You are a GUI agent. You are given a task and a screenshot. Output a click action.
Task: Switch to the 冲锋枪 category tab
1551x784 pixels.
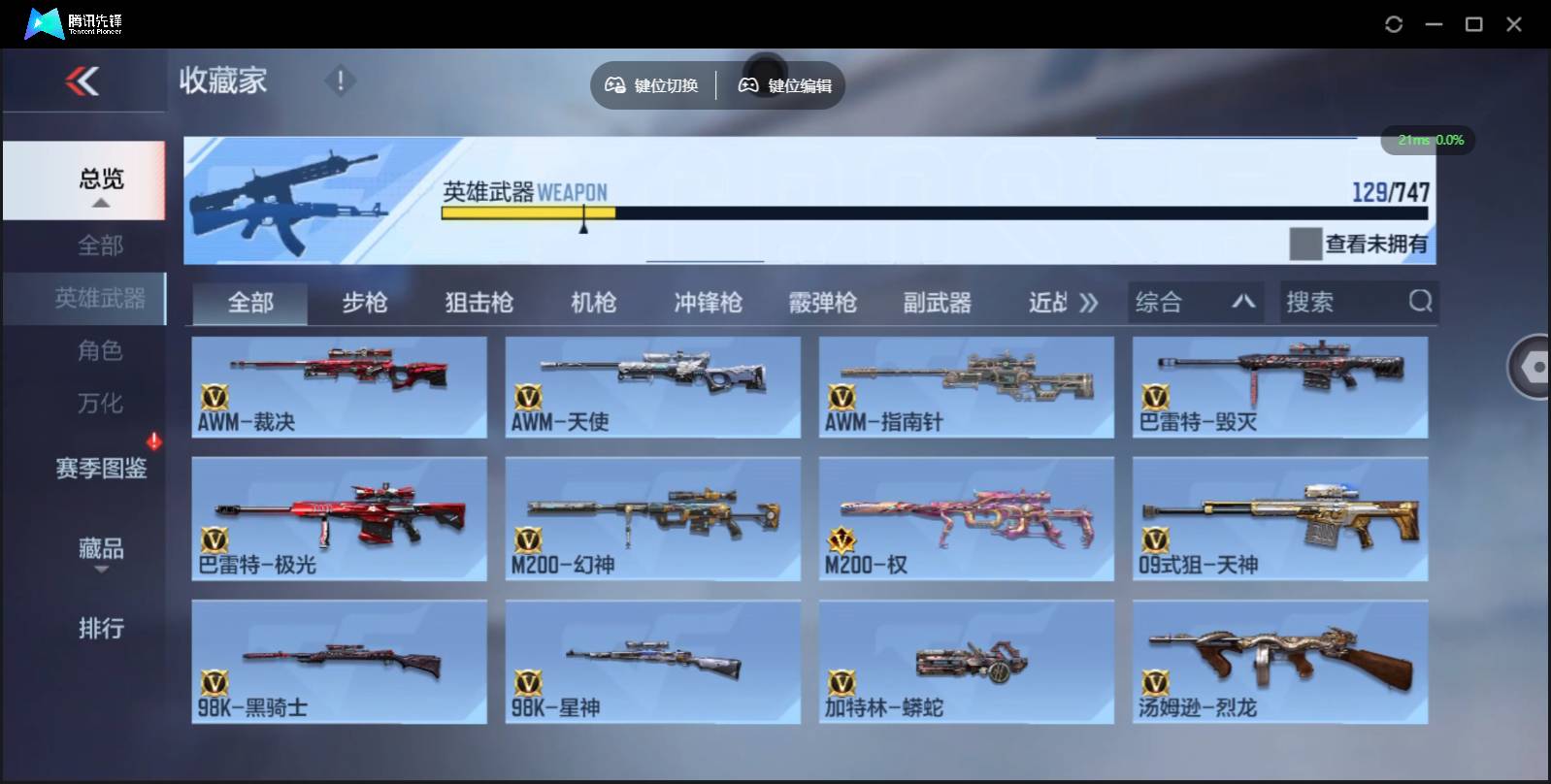pos(707,302)
